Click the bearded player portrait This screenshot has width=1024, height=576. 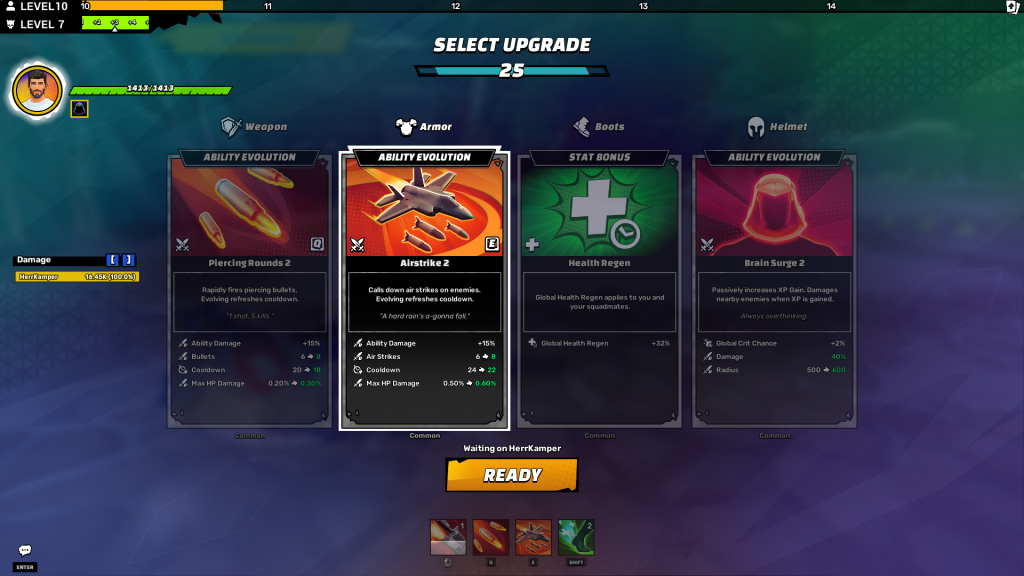click(x=37, y=90)
